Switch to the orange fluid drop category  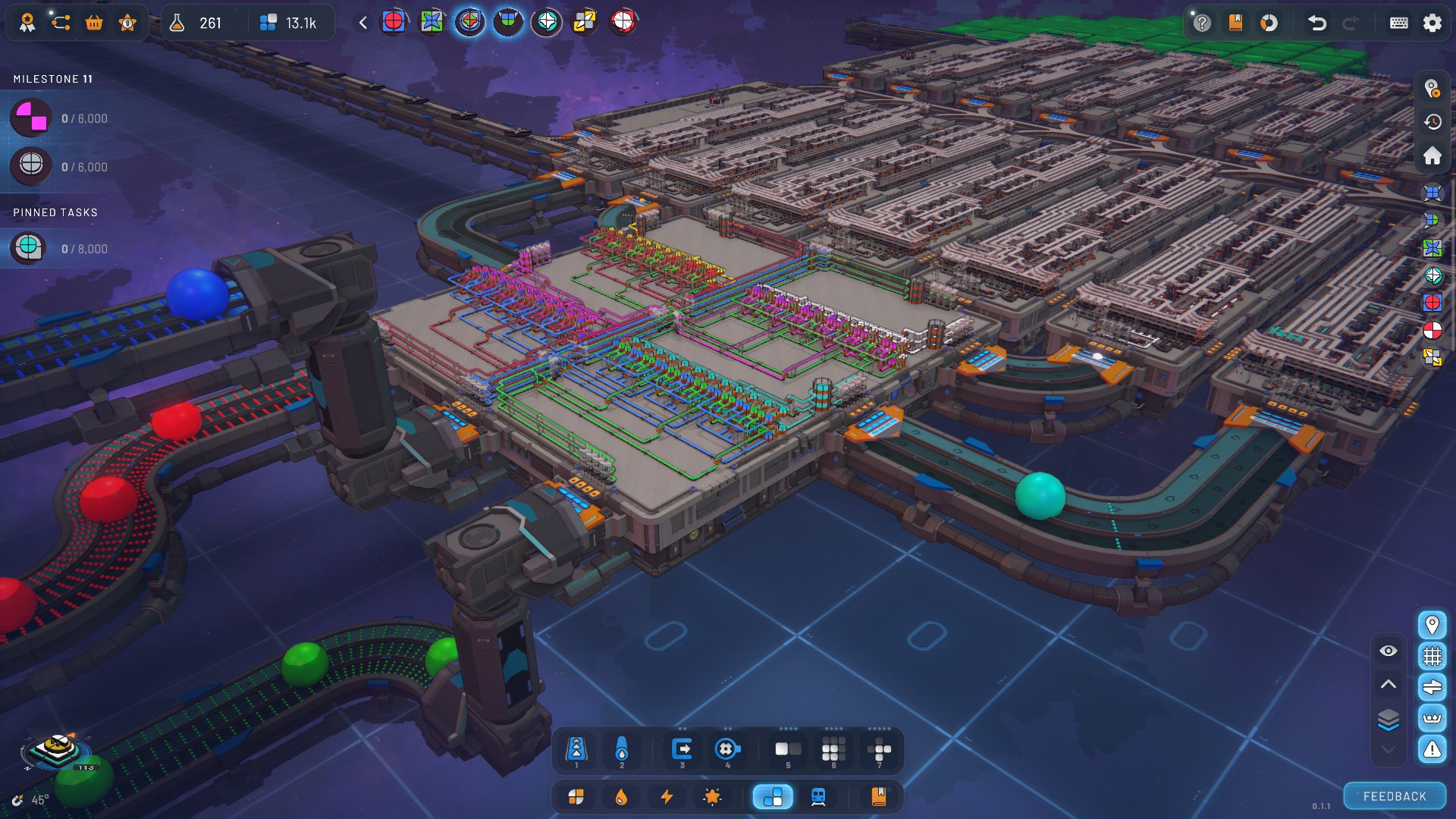tap(621, 796)
